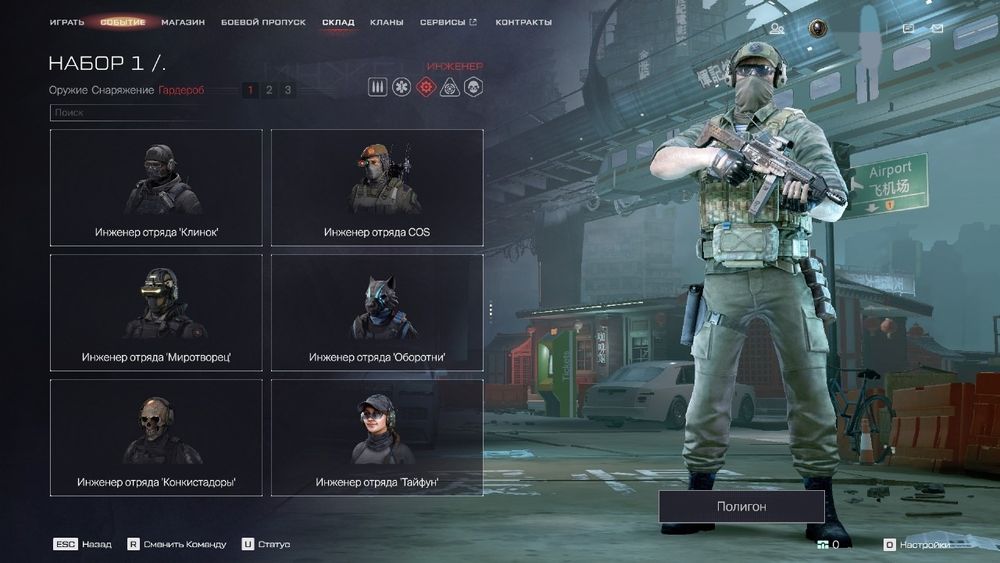This screenshot has height=563, width=1000.
Task: Select the Инженер отряда 'Клинок' skin
Action: click(x=156, y=188)
